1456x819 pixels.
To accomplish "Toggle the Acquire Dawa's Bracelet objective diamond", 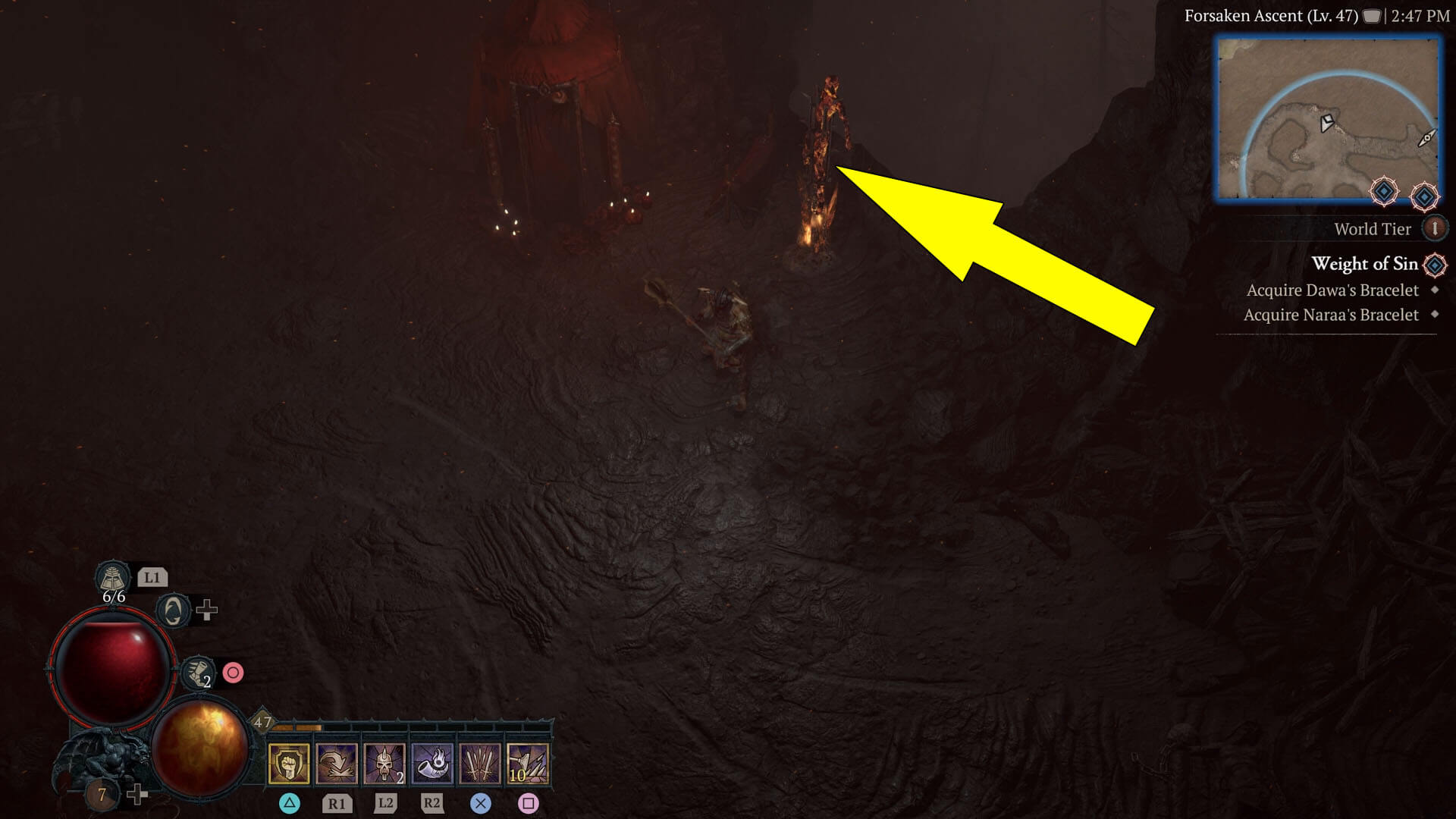I will point(1434,290).
